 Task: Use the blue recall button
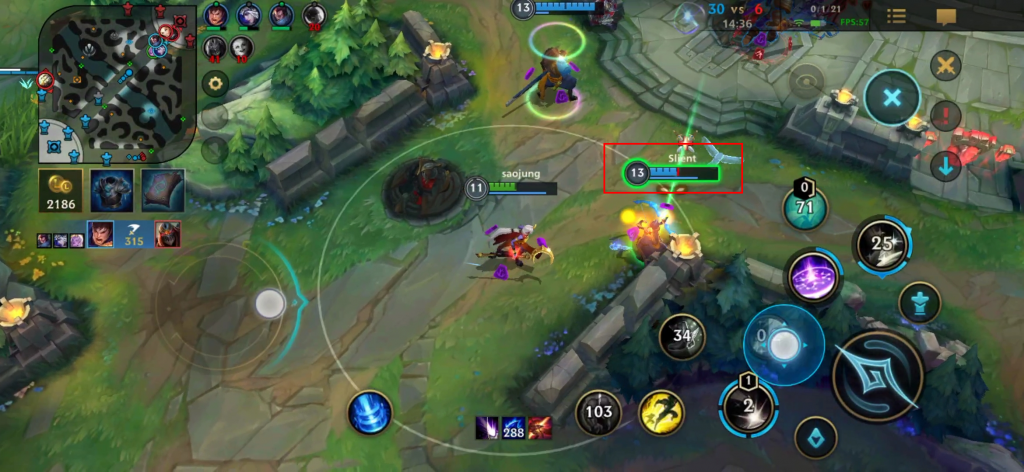(x=370, y=412)
